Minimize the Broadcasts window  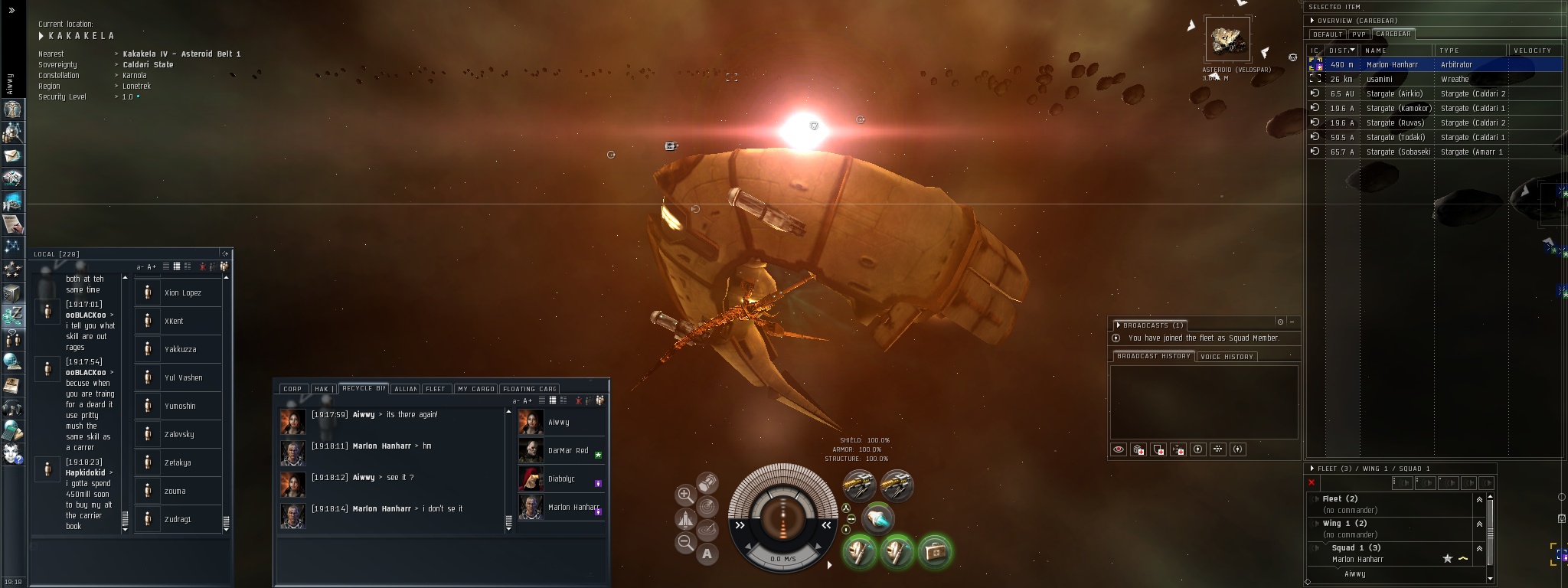click(1292, 322)
